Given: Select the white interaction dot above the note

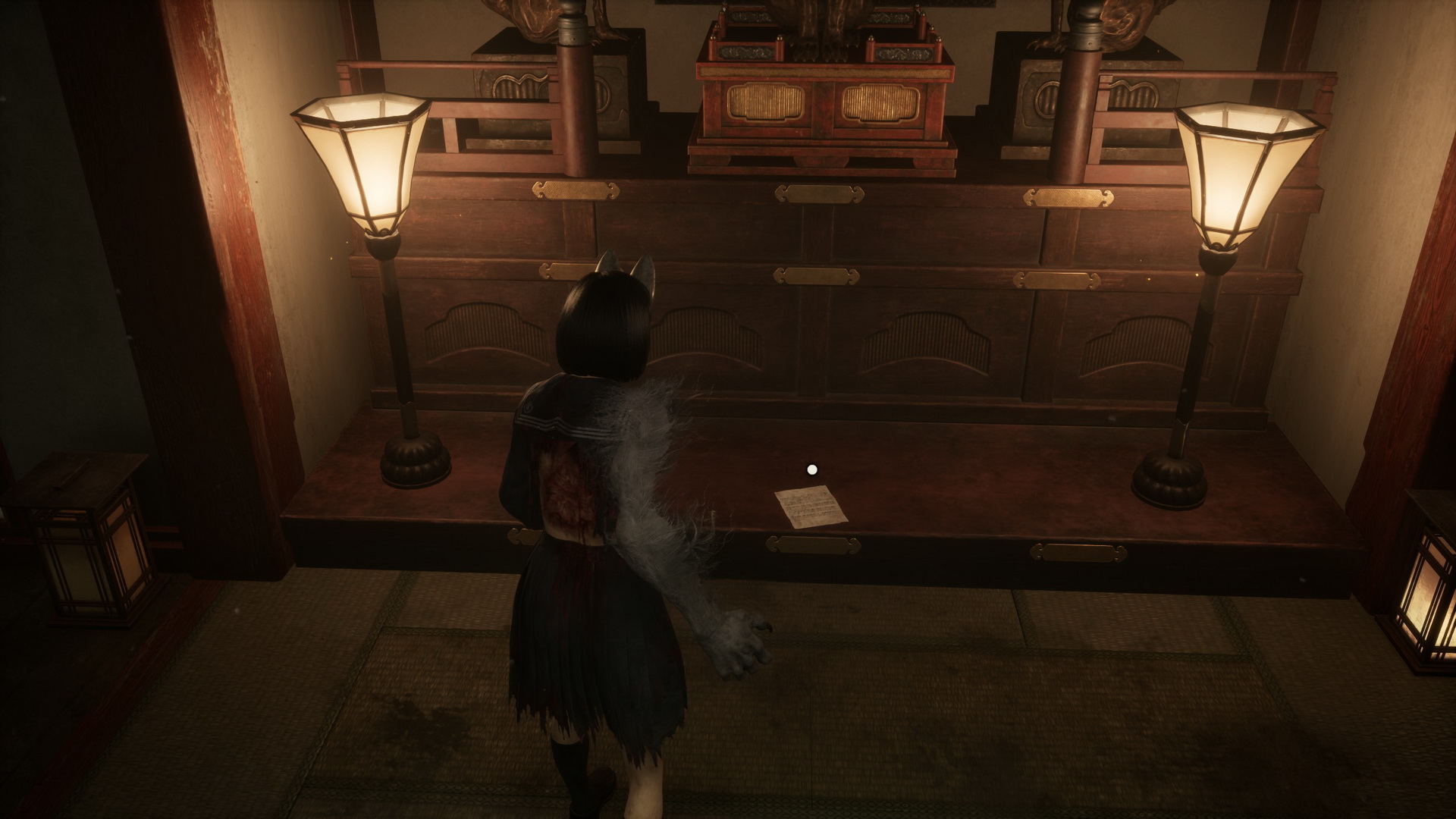Looking at the screenshot, I should [812, 470].
